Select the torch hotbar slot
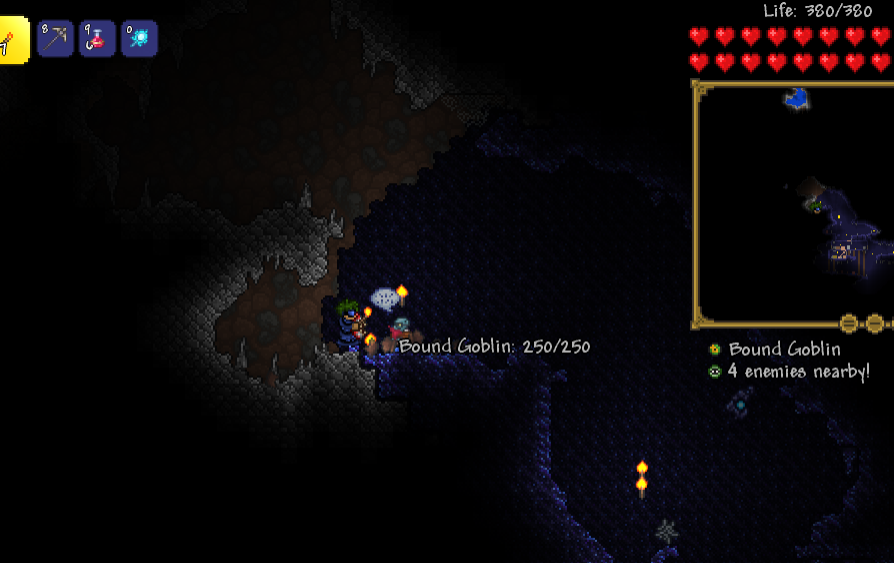This screenshot has width=894, height=563. point(13,40)
